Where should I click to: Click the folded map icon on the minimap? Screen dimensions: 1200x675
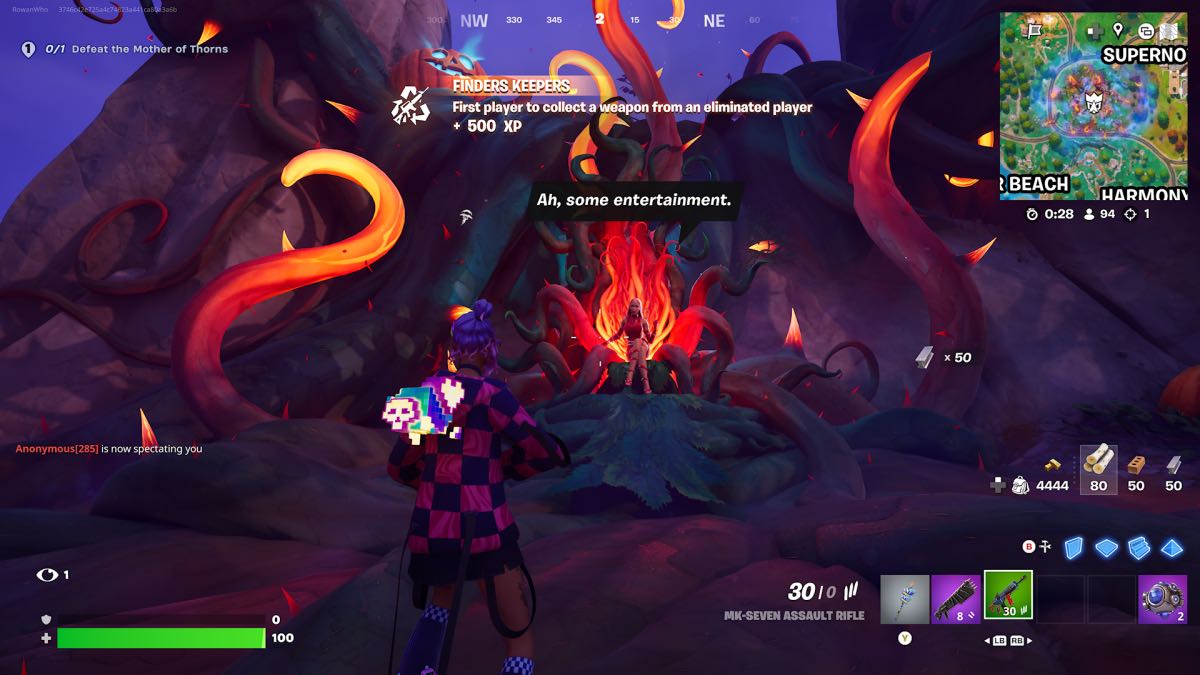tap(1167, 30)
